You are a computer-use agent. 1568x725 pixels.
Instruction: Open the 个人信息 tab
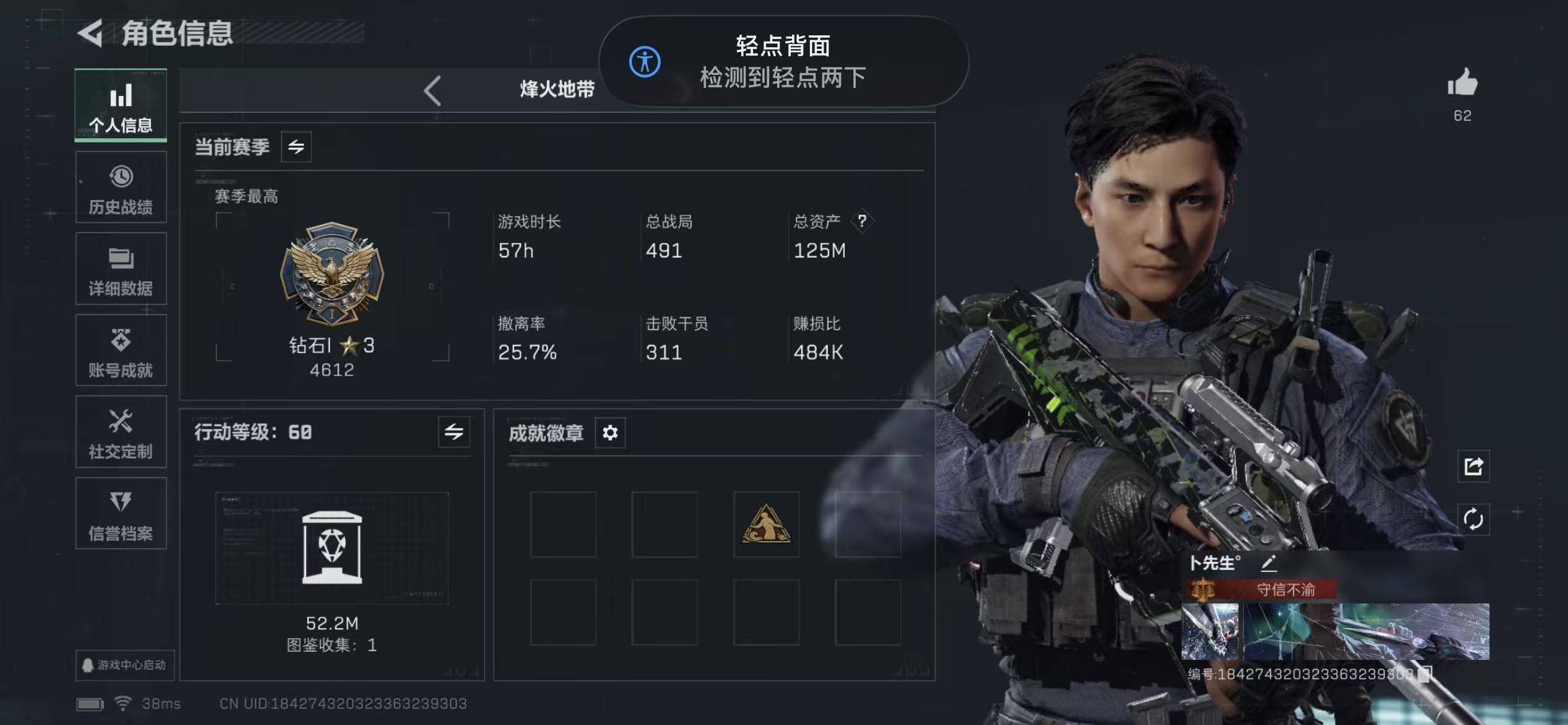point(121,105)
